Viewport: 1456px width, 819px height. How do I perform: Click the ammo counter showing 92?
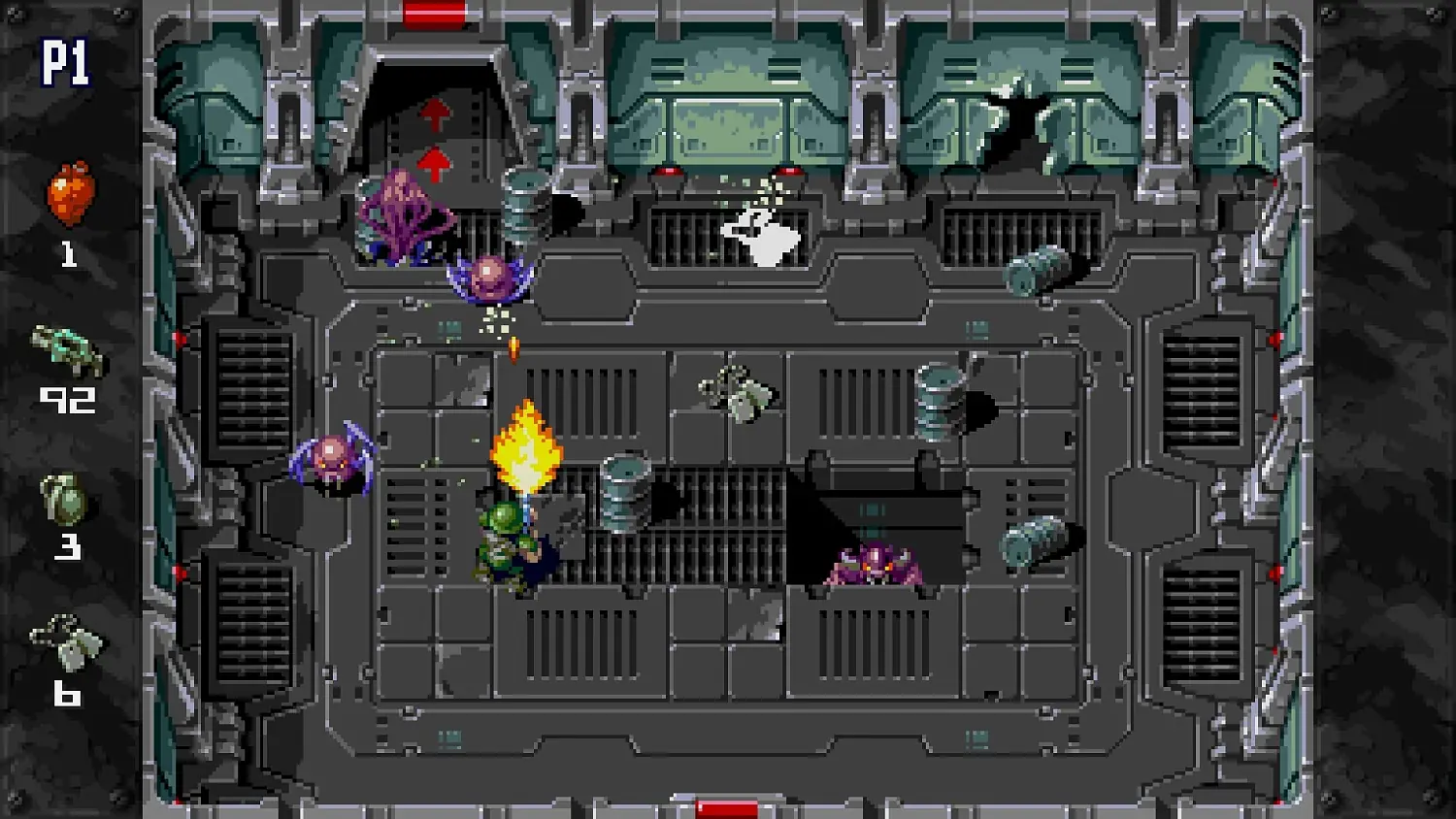pyautogui.click(x=68, y=398)
